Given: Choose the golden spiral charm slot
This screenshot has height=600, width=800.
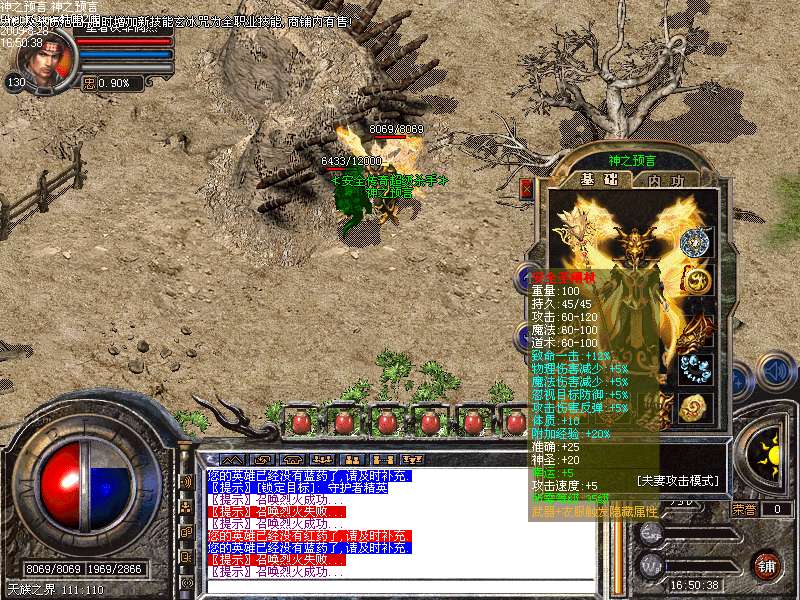Looking at the screenshot, I should click(x=694, y=407).
